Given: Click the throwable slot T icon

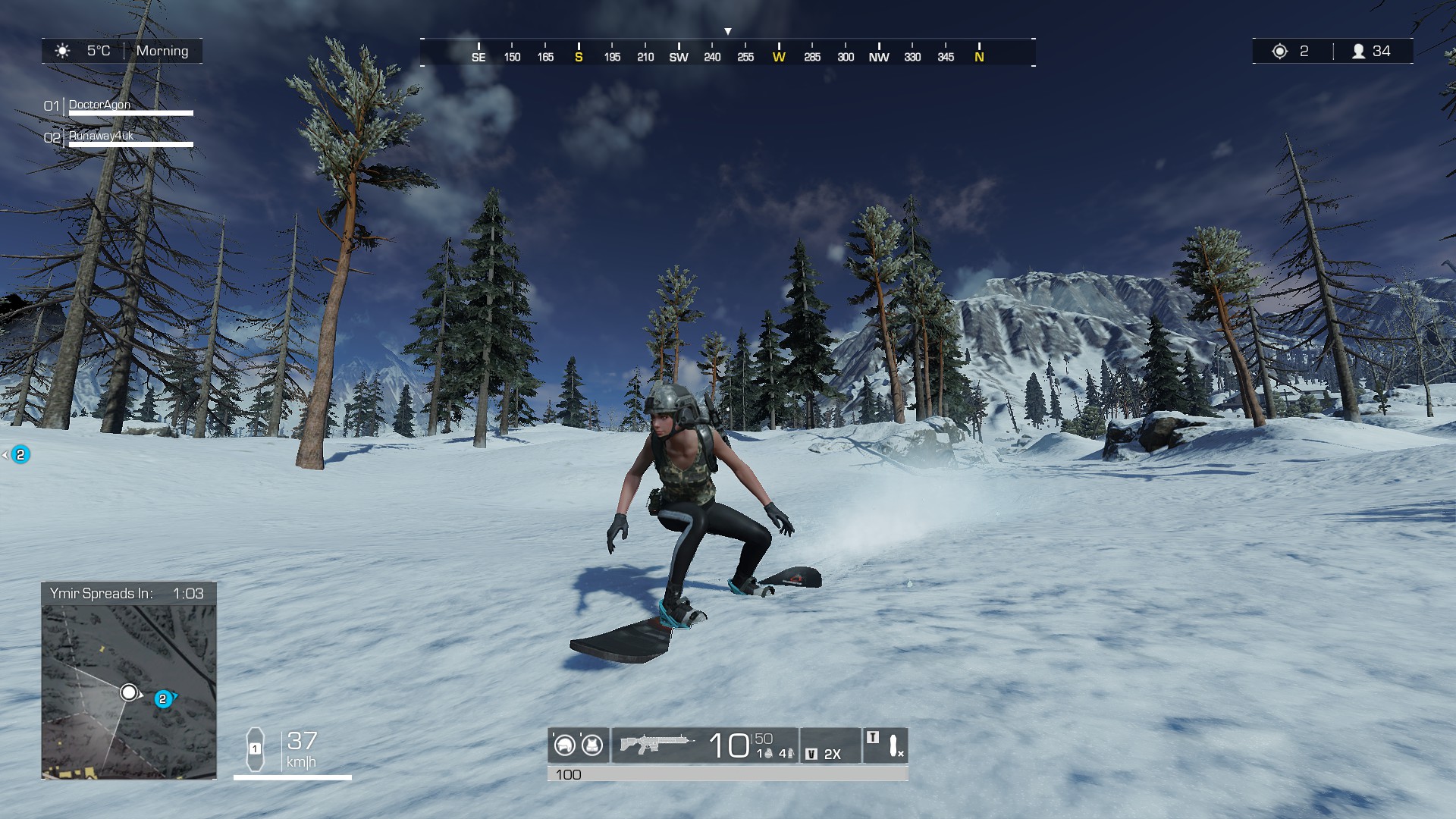Looking at the screenshot, I should (x=872, y=737).
